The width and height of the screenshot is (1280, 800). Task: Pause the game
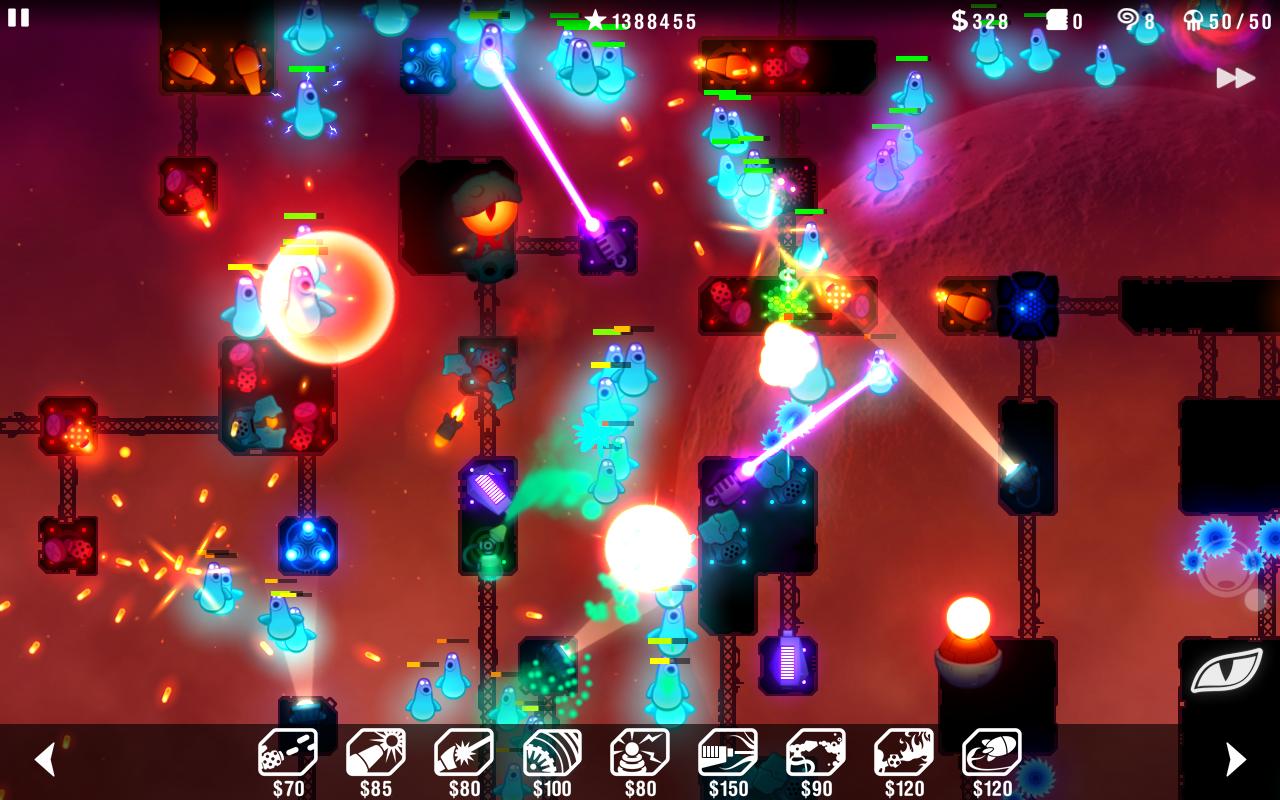tap(18, 18)
